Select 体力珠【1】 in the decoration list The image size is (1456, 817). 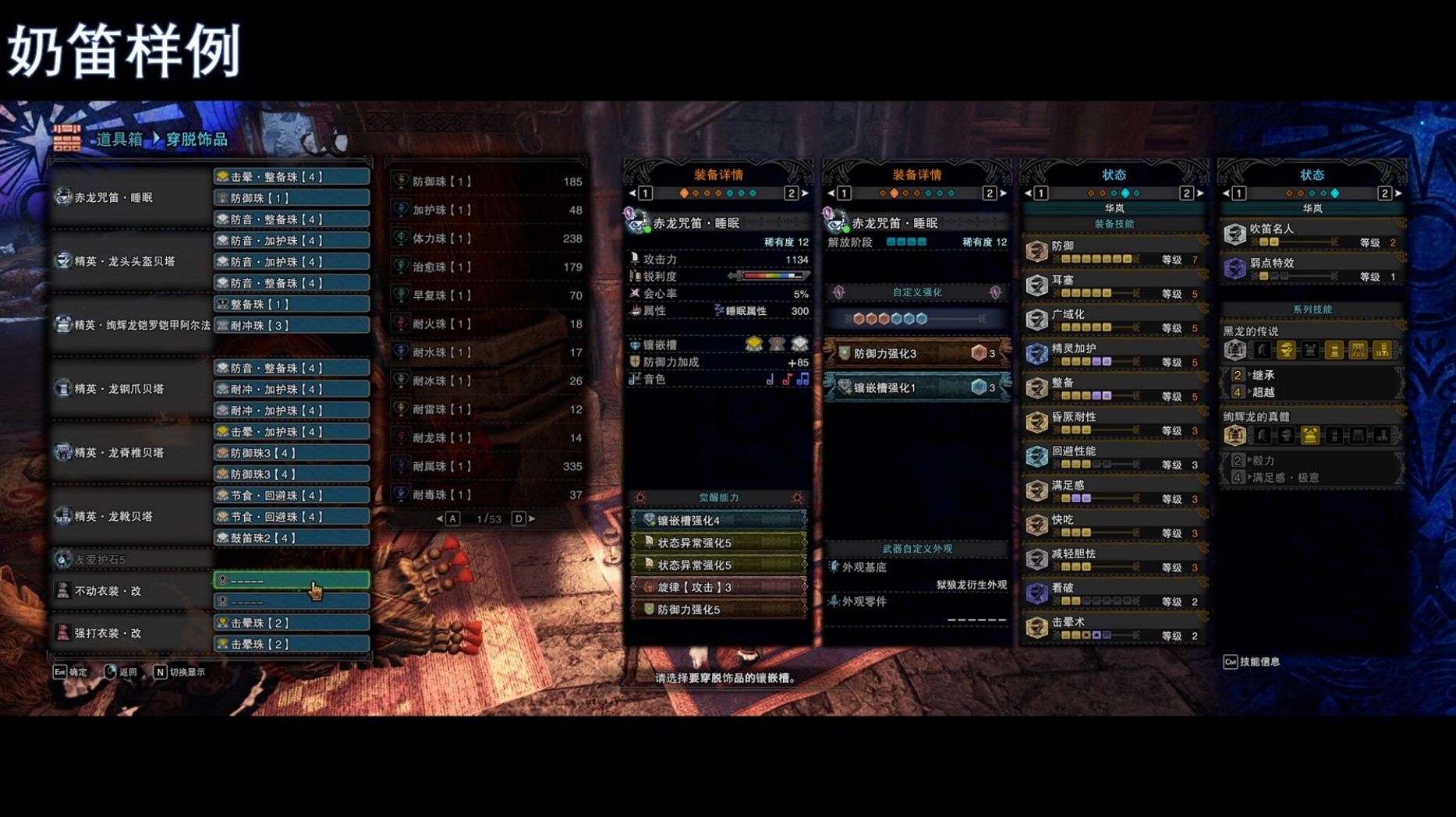pyautogui.click(x=487, y=239)
